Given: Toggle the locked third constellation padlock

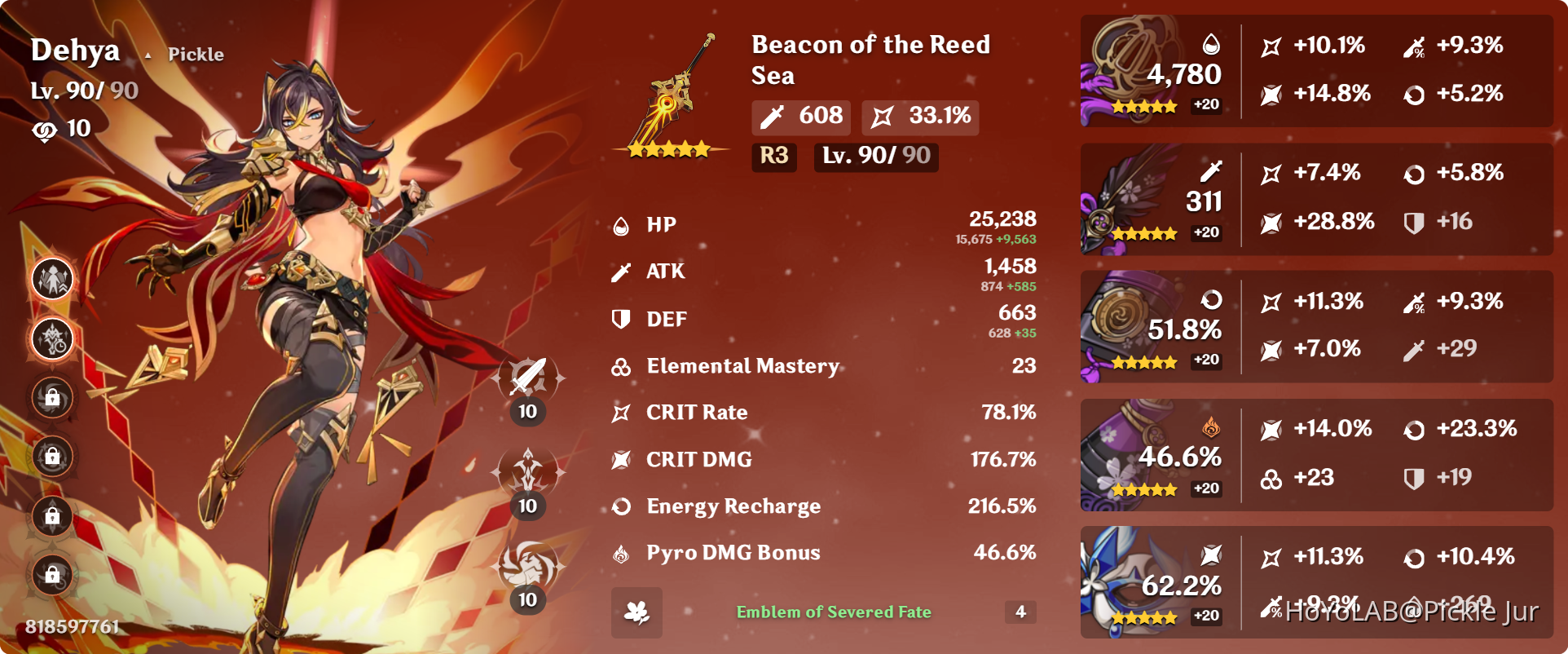Looking at the screenshot, I should 51,398.
